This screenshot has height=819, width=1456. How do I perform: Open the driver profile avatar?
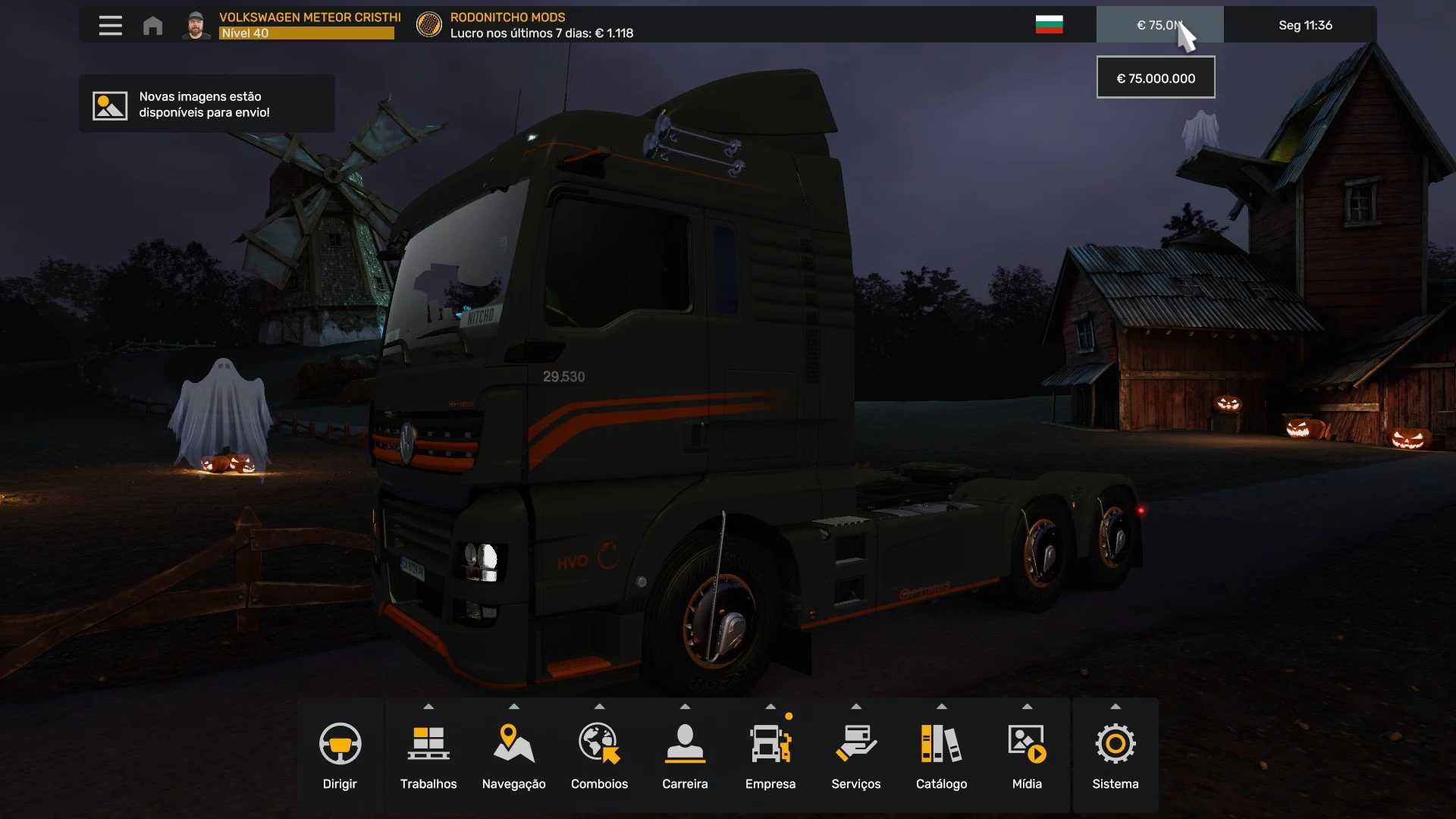[x=196, y=25]
